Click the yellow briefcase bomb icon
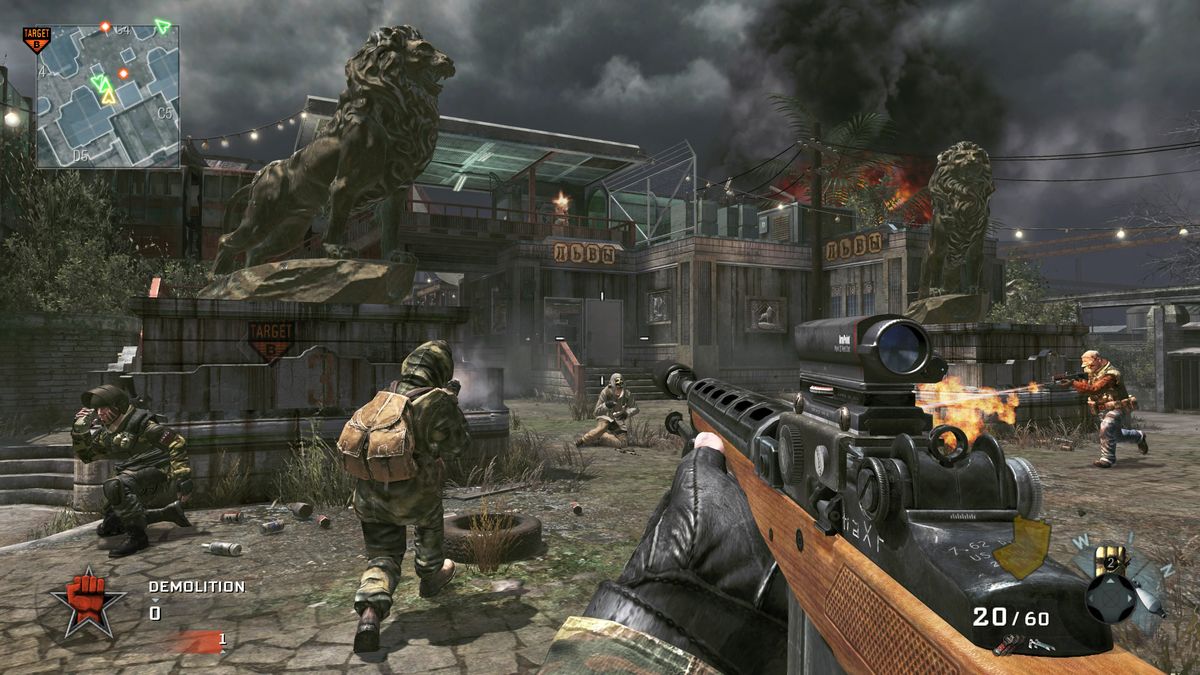 pos(1020,548)
